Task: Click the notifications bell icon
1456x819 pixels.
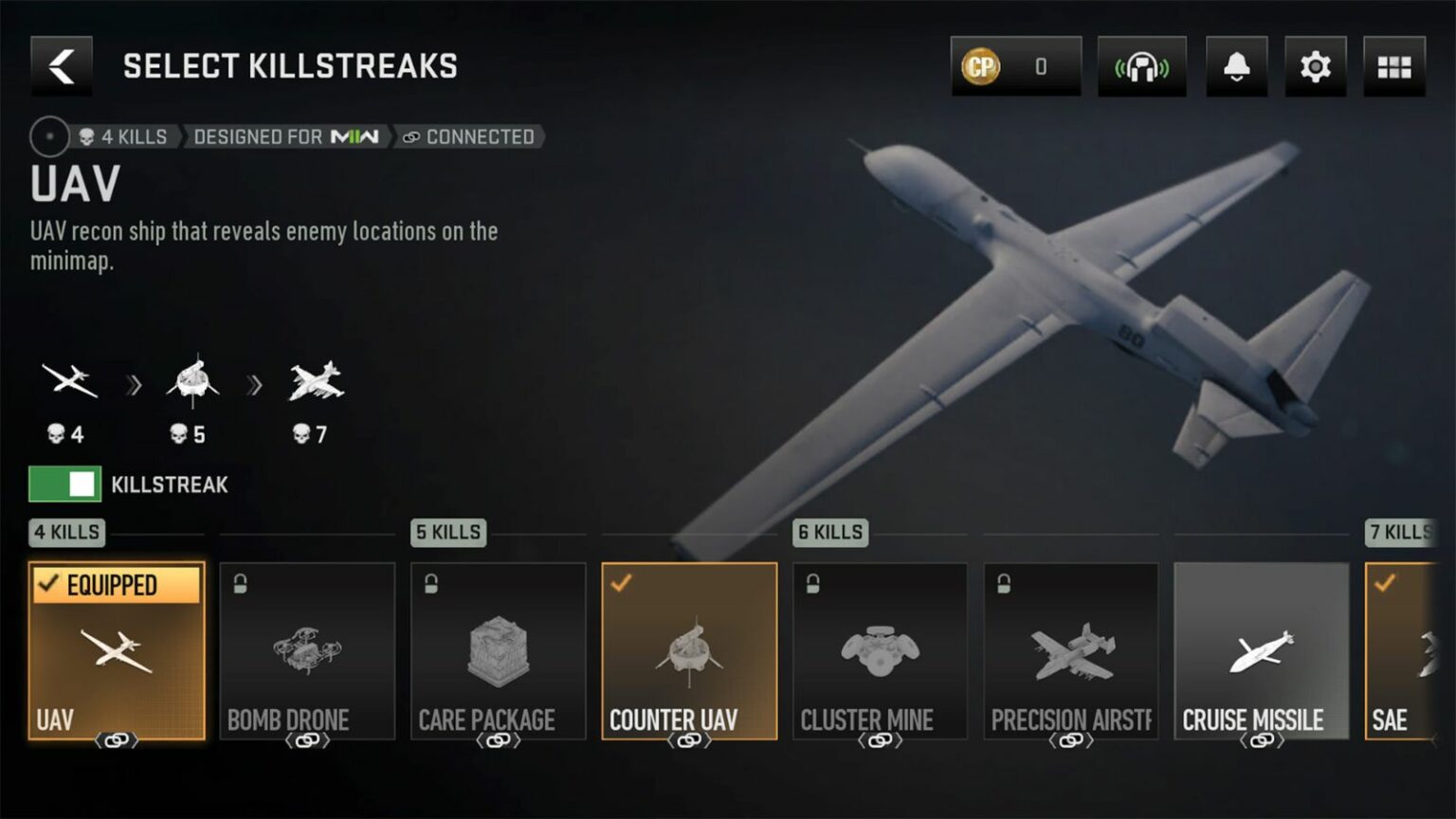Action: pos(1235,66)
